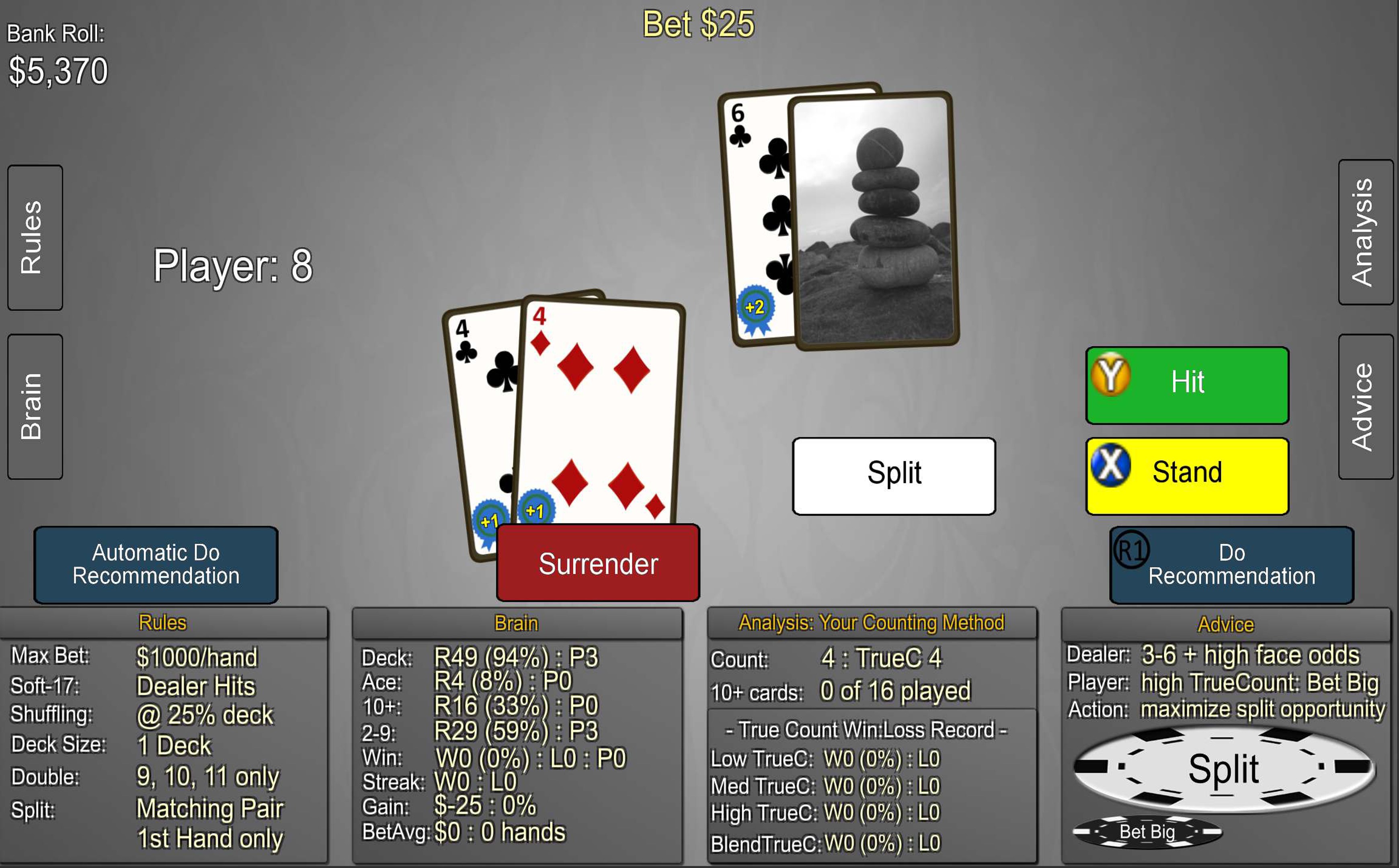This screenshot has height=868, width=1399.
Task: Click the +1 badge on four of diamonds
Action: pos(535,510)
